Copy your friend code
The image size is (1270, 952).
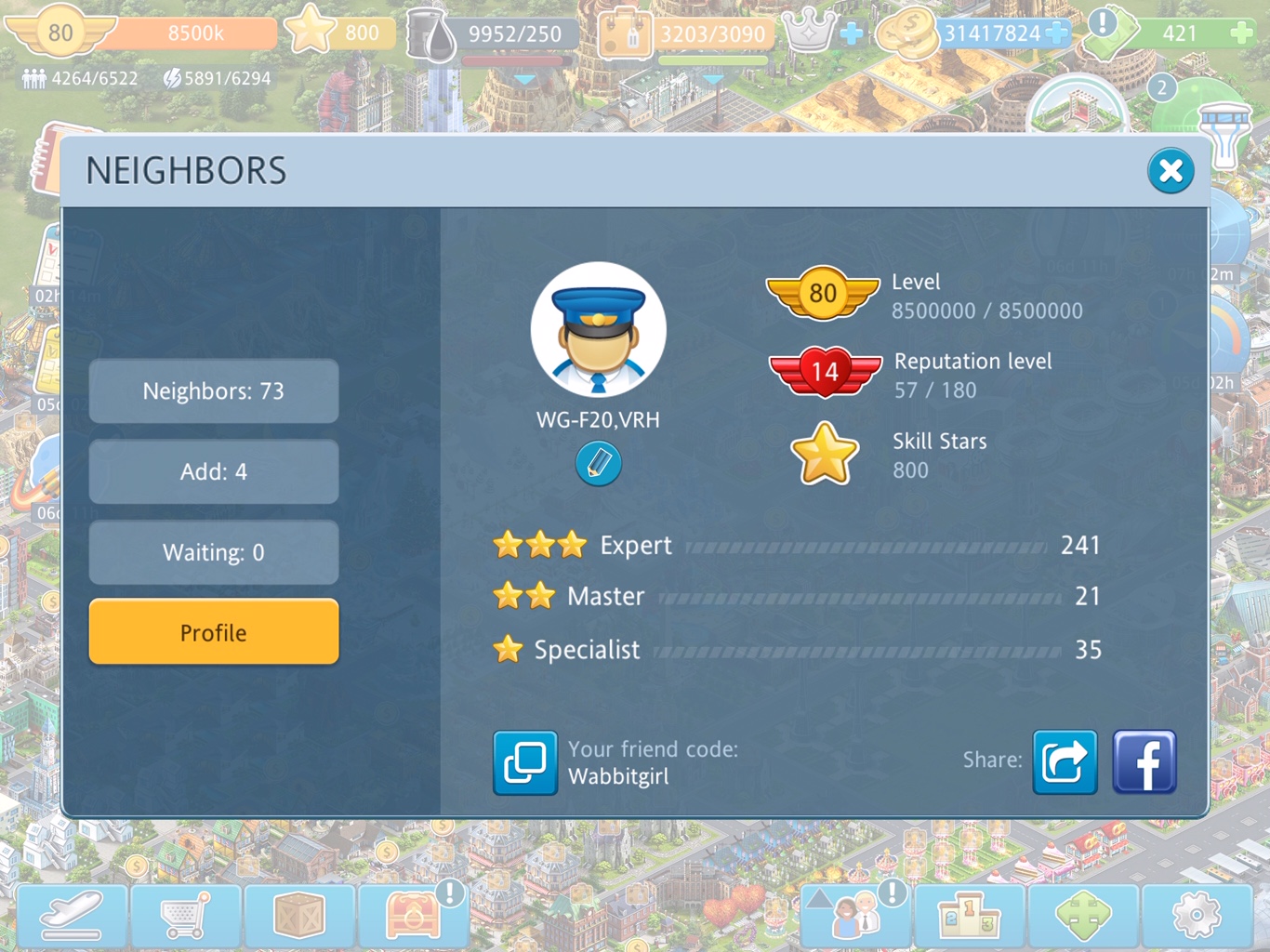525,763
